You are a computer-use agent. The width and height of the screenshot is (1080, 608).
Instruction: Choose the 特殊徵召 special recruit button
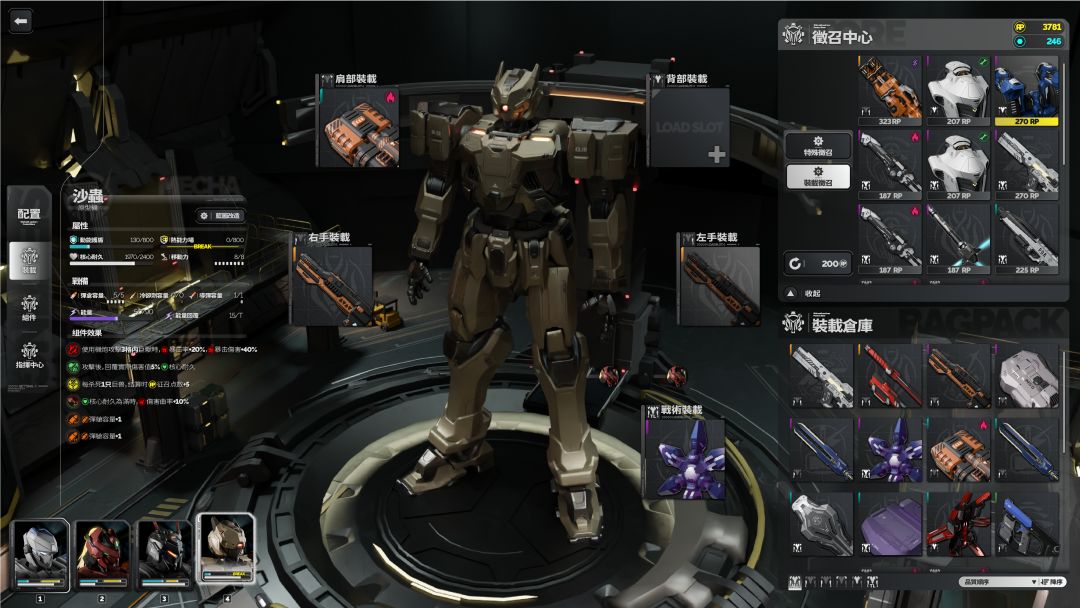click(818, 145)
